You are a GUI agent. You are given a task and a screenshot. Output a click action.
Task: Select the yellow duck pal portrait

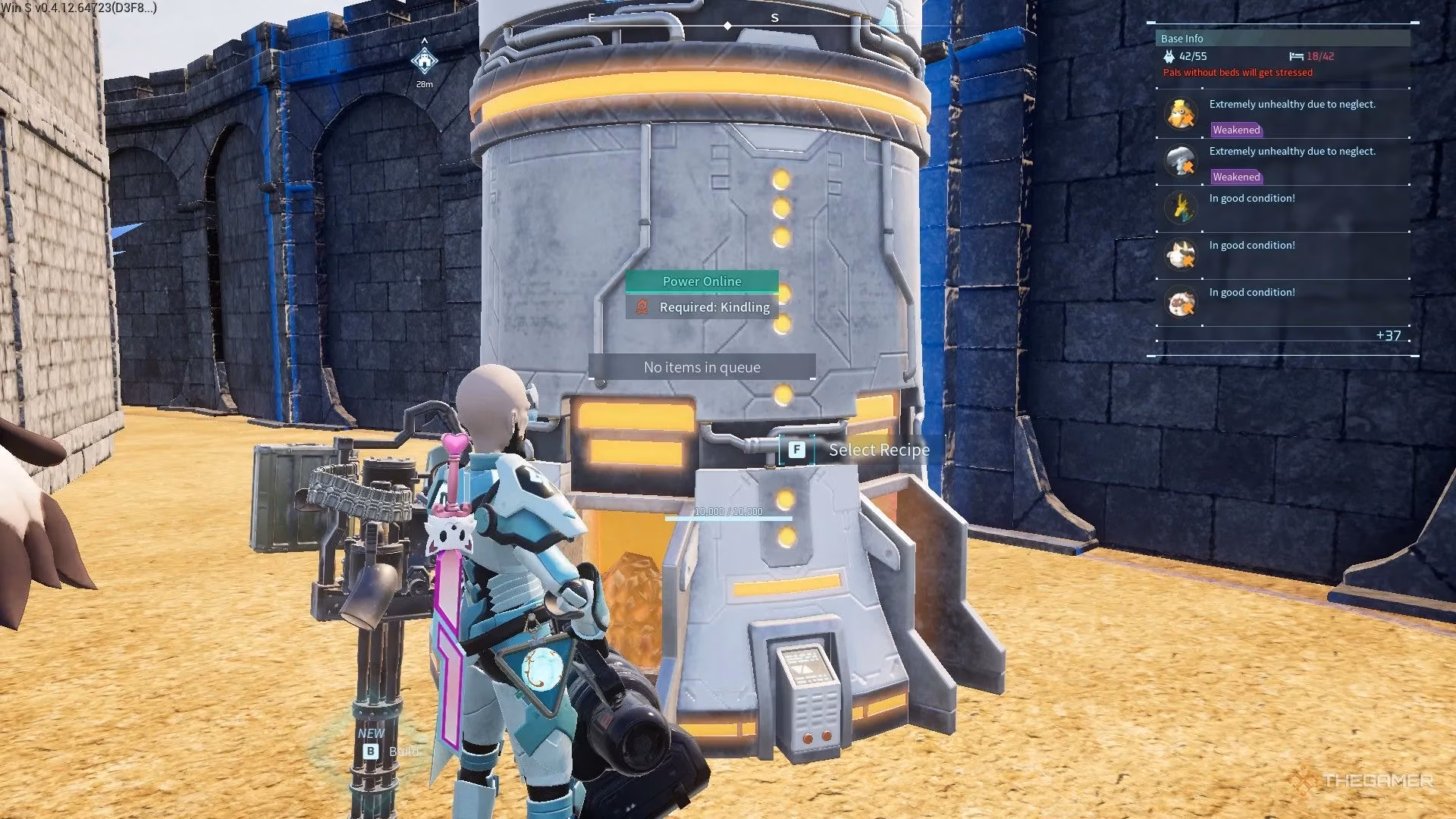tap(1181, 113)
